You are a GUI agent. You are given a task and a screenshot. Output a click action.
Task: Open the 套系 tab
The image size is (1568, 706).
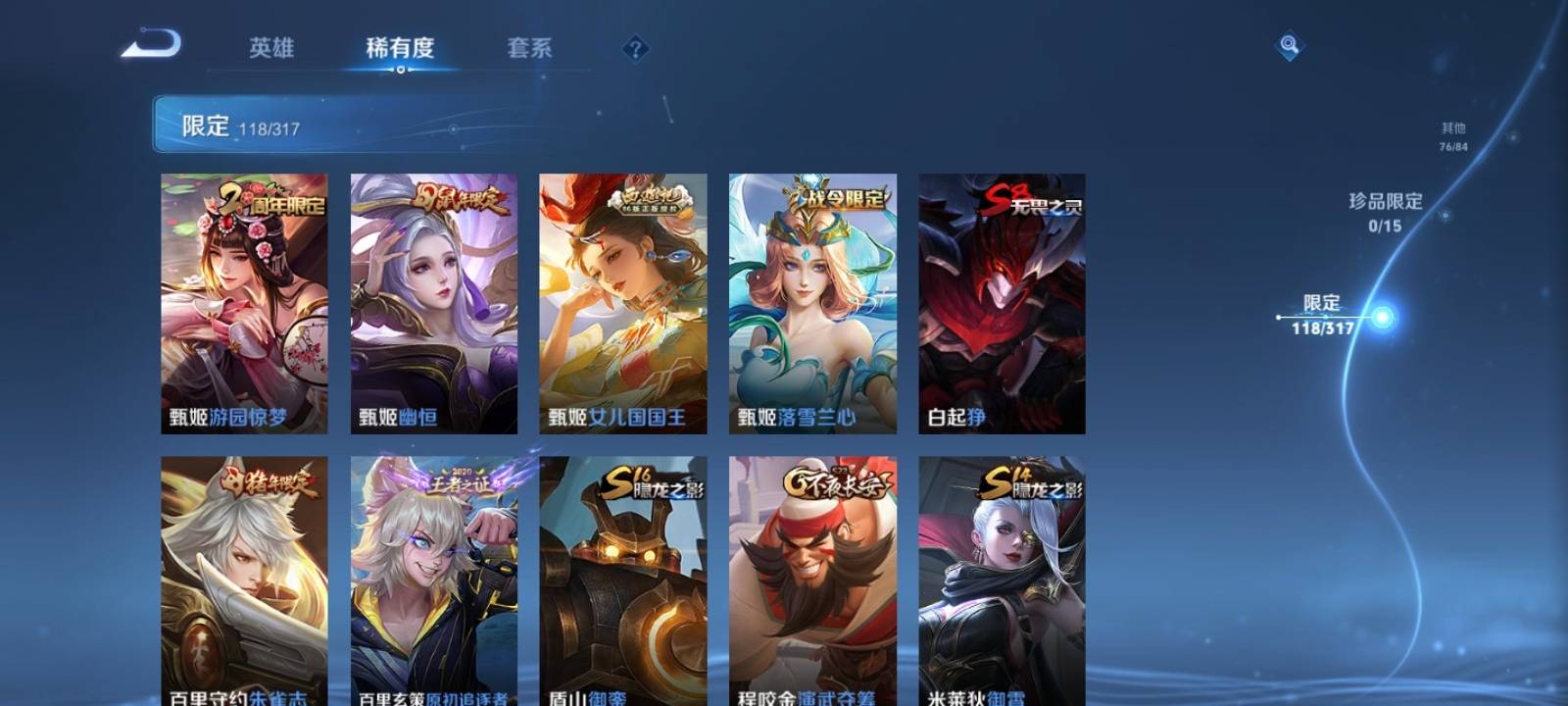[x=529, y=48]
